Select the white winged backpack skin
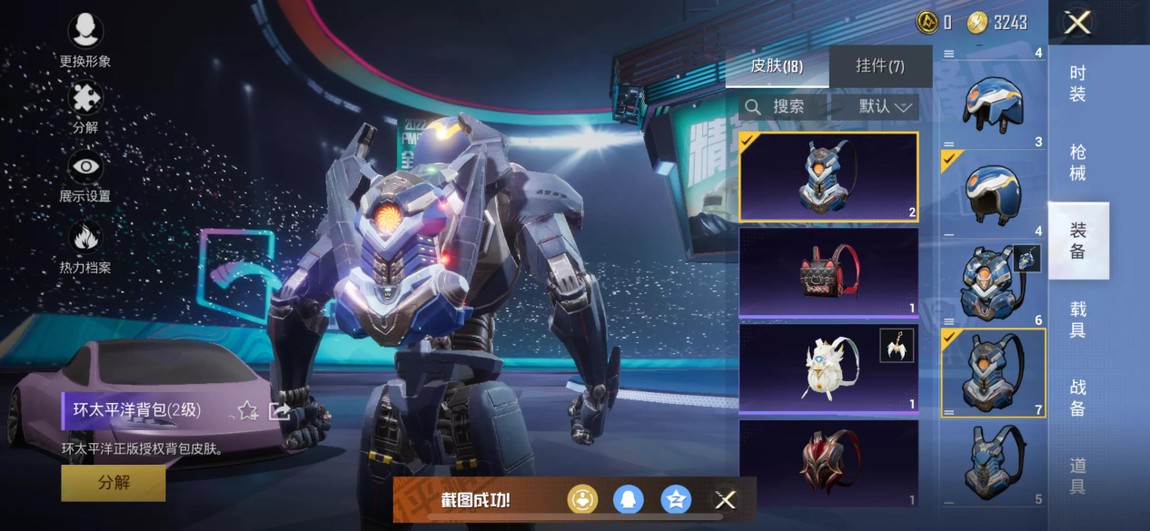The height and width of the screenshot is (531, 1150). (x=828, y=367)
